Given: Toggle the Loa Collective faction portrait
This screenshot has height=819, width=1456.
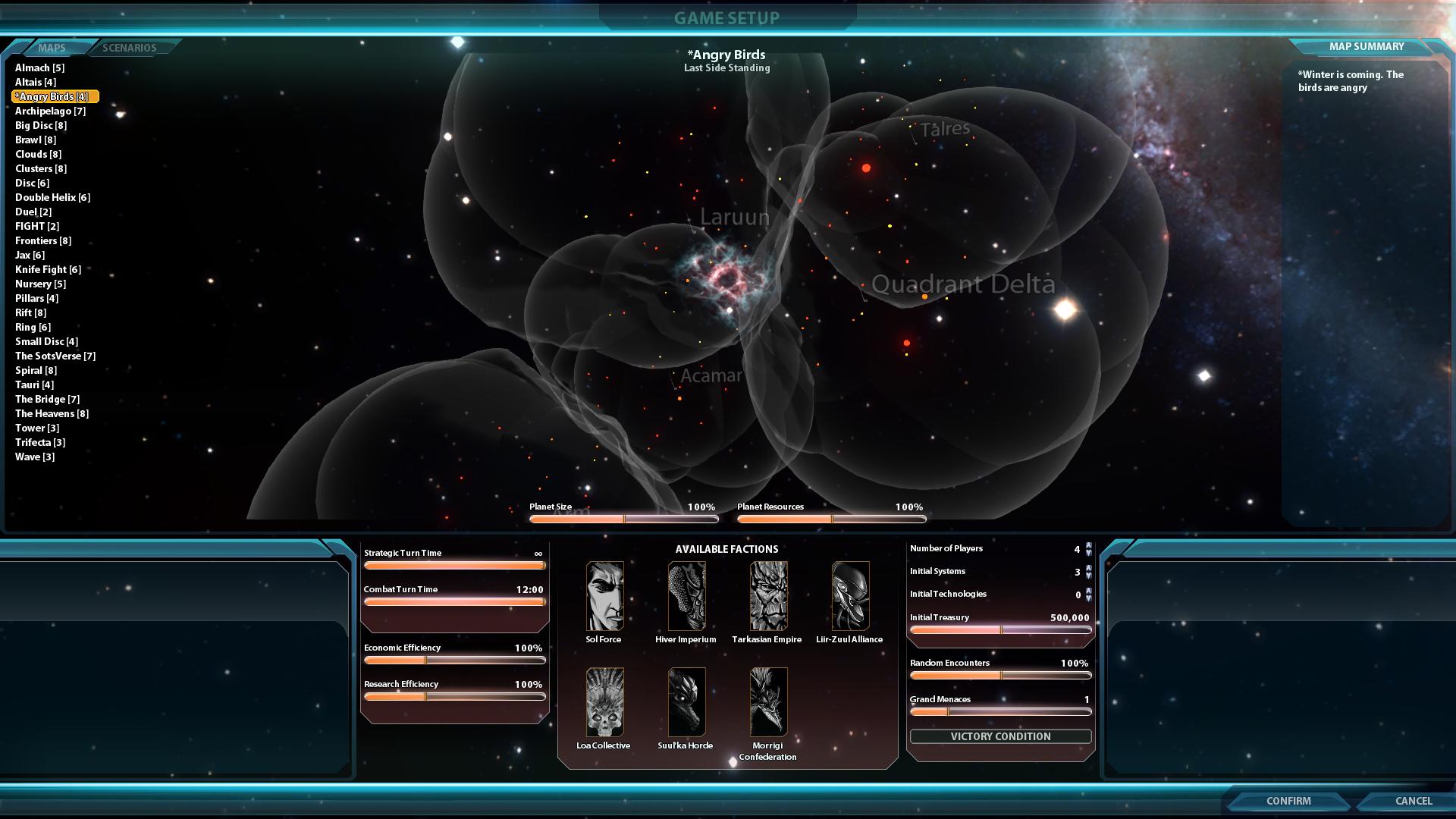Looking at the screenshot, I should click(604, 702).
